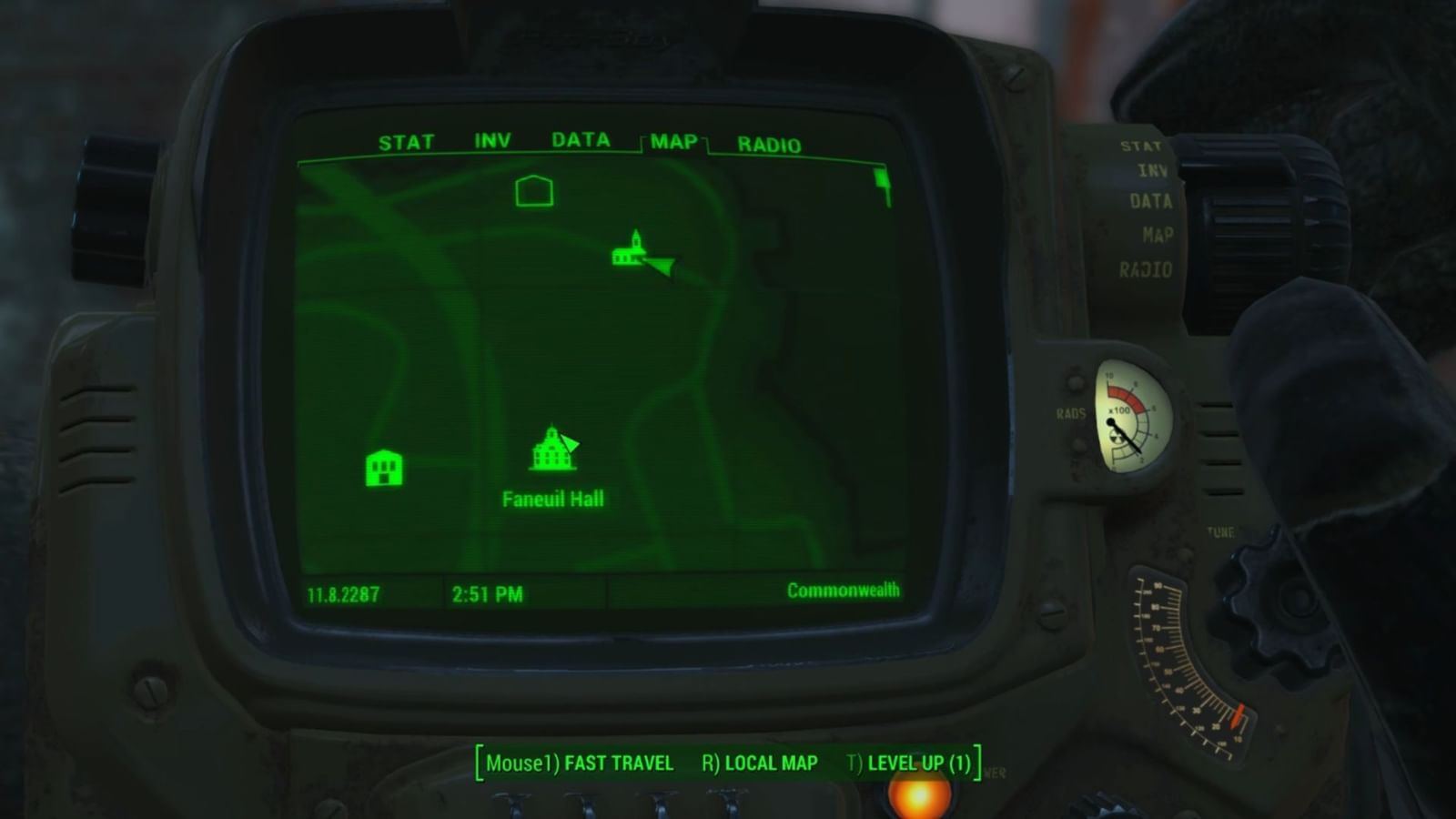1456x819 pixels.
Task: Switch to the INV tab
Action: click(492, 140)
